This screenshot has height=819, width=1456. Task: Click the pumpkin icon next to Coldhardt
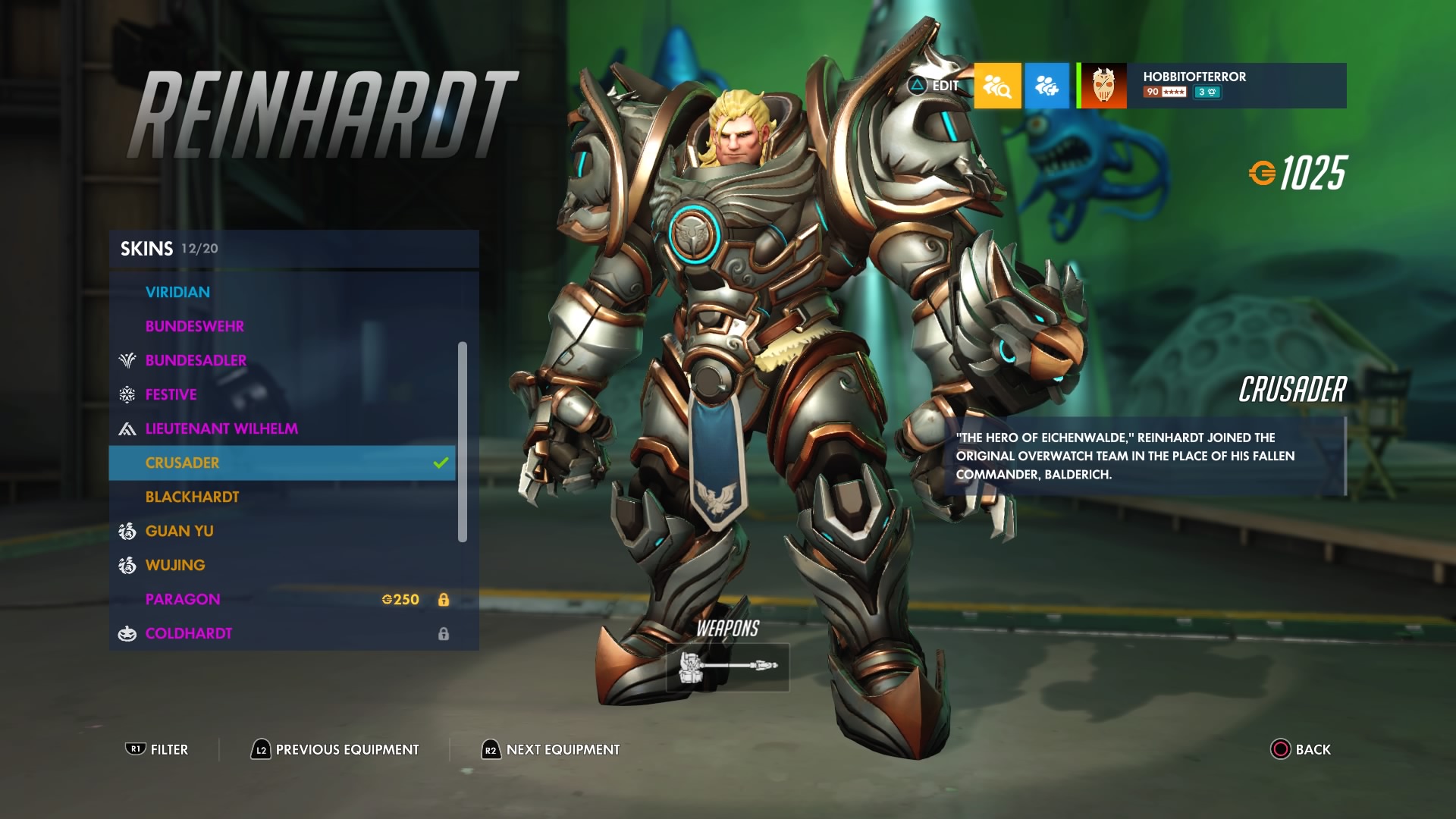click(x=126, y=633)
